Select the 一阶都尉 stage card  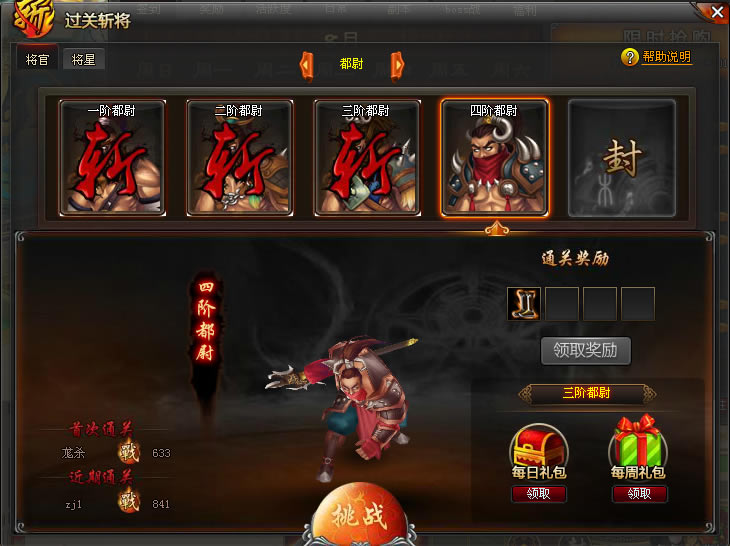pos(112,157)
